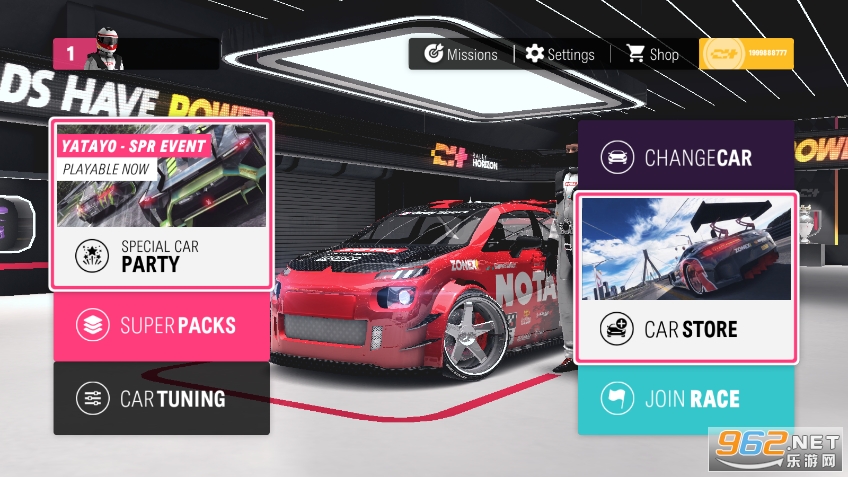
Task: Open the Special Car Party event
Action: point(161,257)
